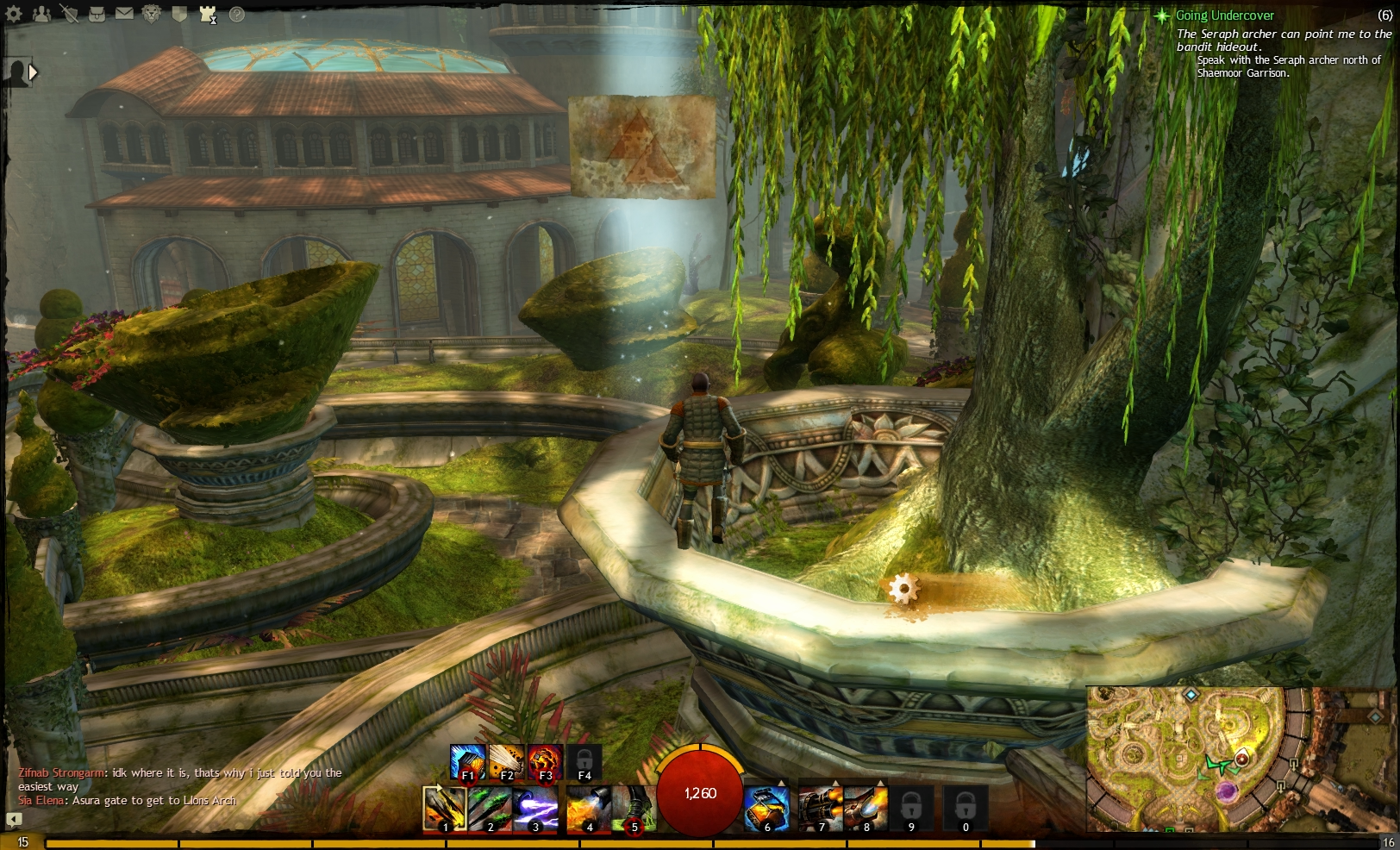Expand the skill selector arrow above slot 7
The height and width of the screenshot is (850, 1400).
pos(835,782)
